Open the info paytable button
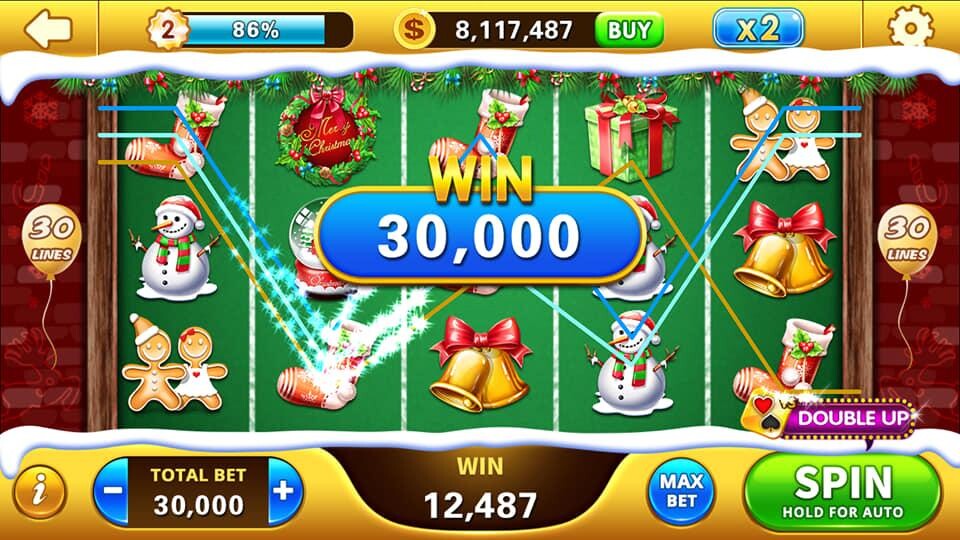This screenshot has height=540, width=960. pyautogui.click(x=39, y=492)
